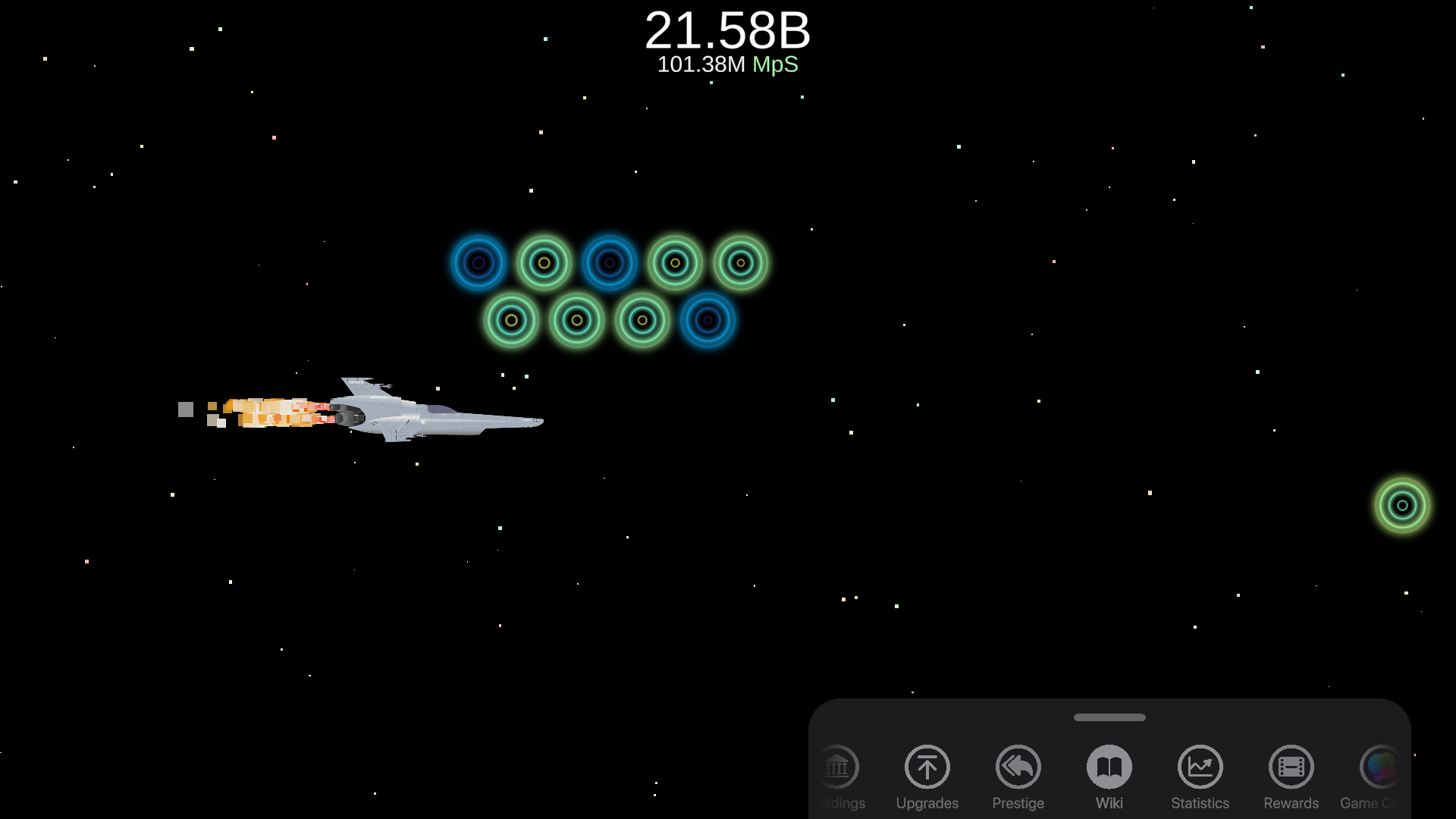Open the Wiki menu entry
The height and width of the screenshot is (819, 1456).
coord(1109,802)
